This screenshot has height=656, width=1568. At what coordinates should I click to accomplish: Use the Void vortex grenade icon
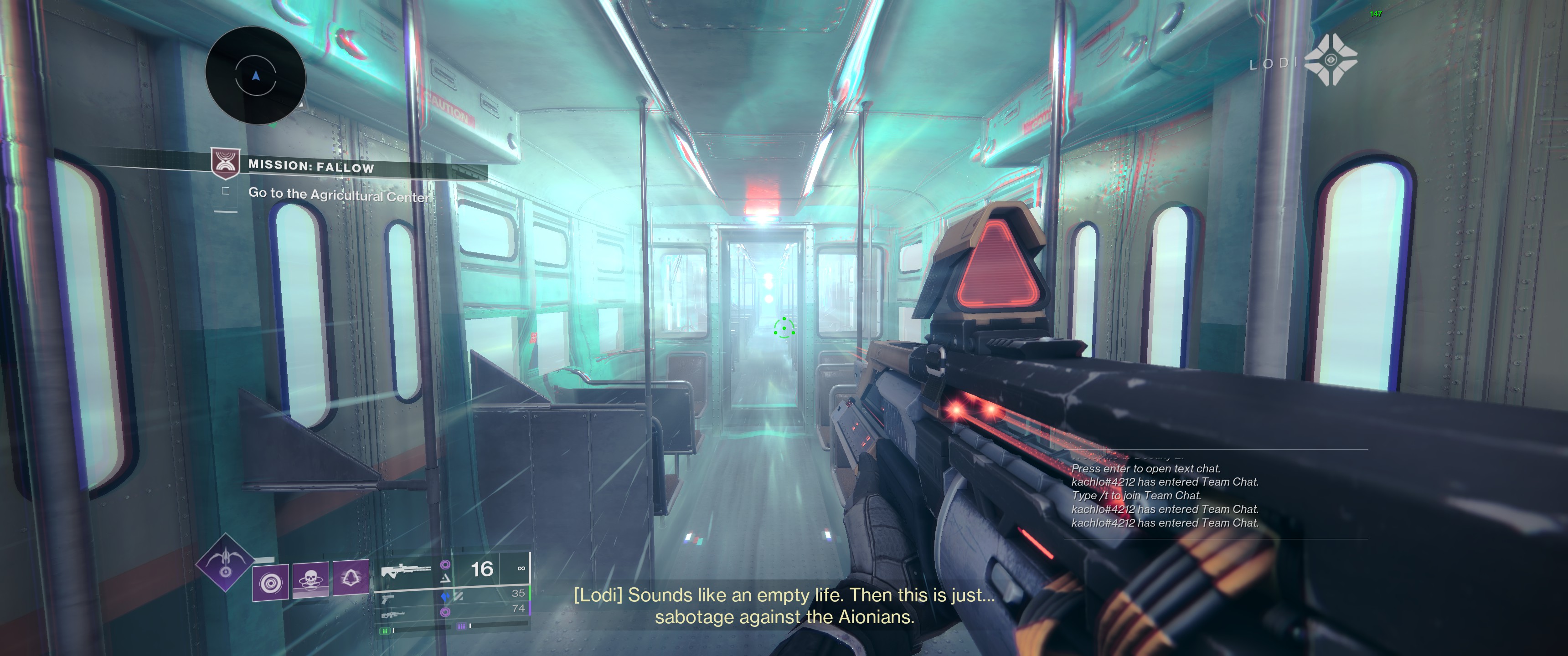tap(271, 582)
